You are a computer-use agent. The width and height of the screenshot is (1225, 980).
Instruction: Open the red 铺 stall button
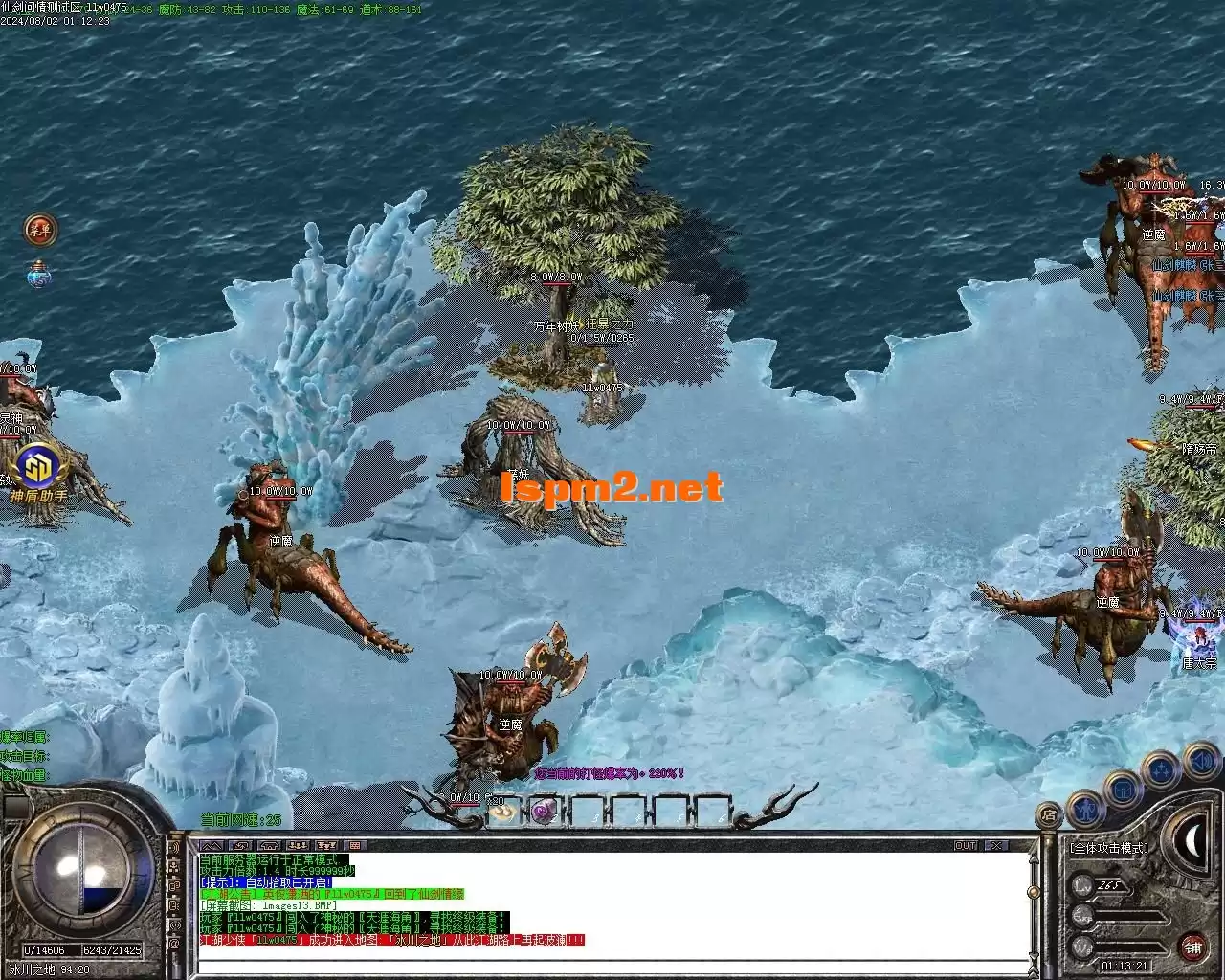click(x=1192, y=947)
